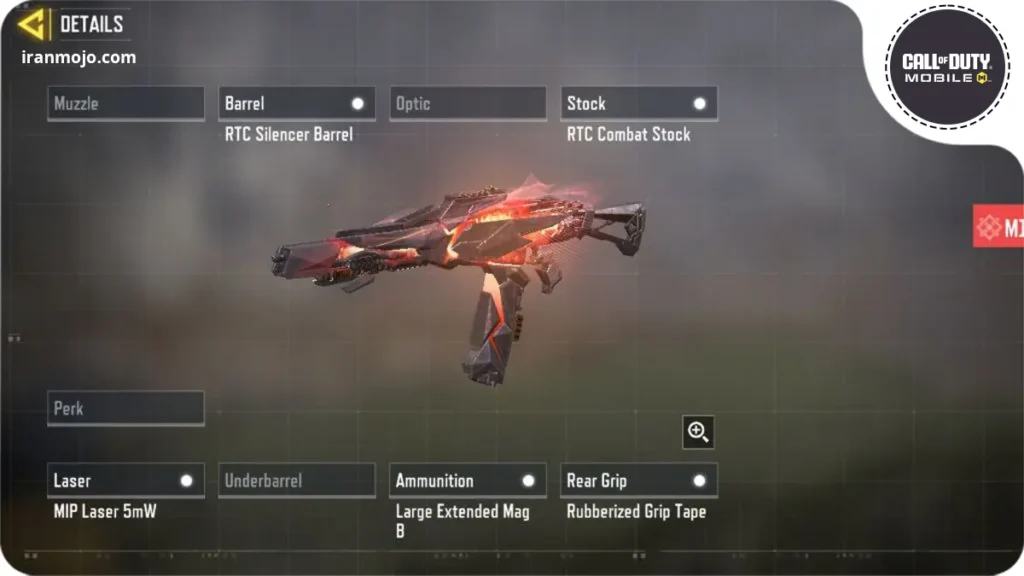Screen dimensions: 1024x576
Task: Open the Laser attachment slot
Action: point(126,481)
